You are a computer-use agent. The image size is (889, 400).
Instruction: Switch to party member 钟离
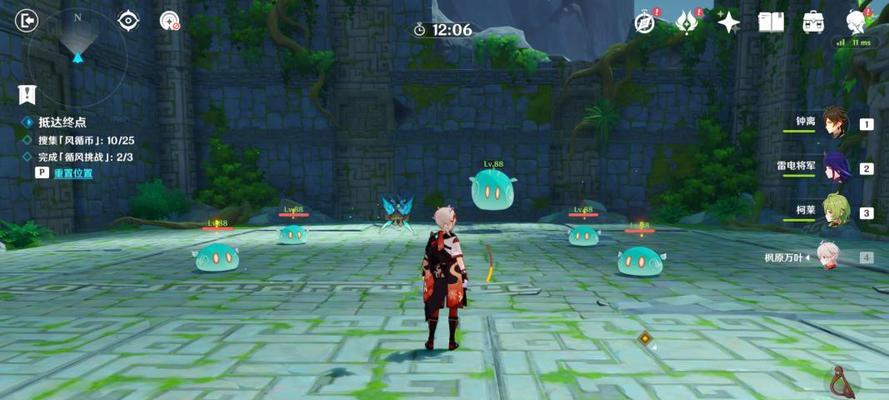[834, 123]
